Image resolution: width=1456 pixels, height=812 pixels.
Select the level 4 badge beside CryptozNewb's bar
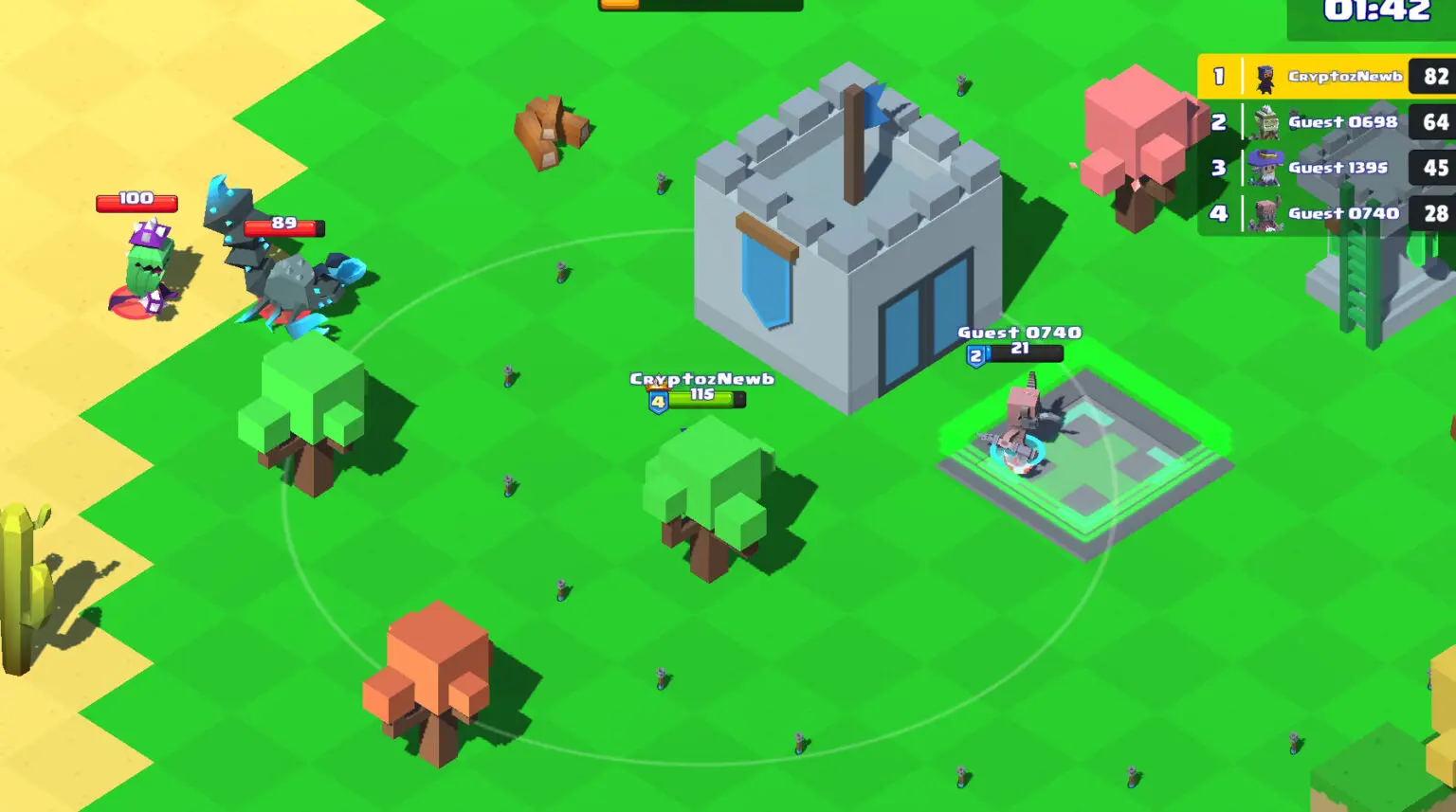pos(656,401)
